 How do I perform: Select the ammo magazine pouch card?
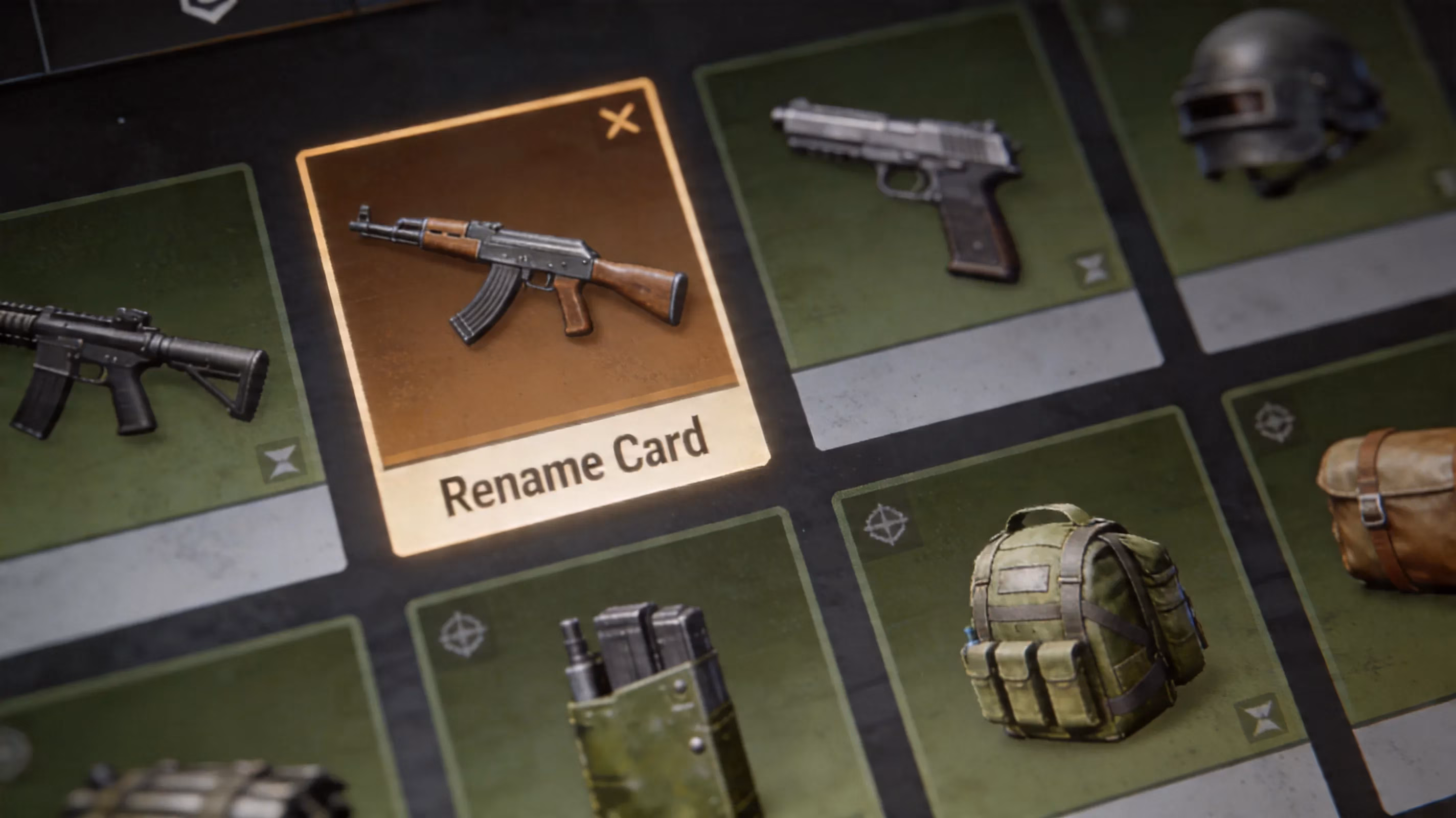(639, 707)
